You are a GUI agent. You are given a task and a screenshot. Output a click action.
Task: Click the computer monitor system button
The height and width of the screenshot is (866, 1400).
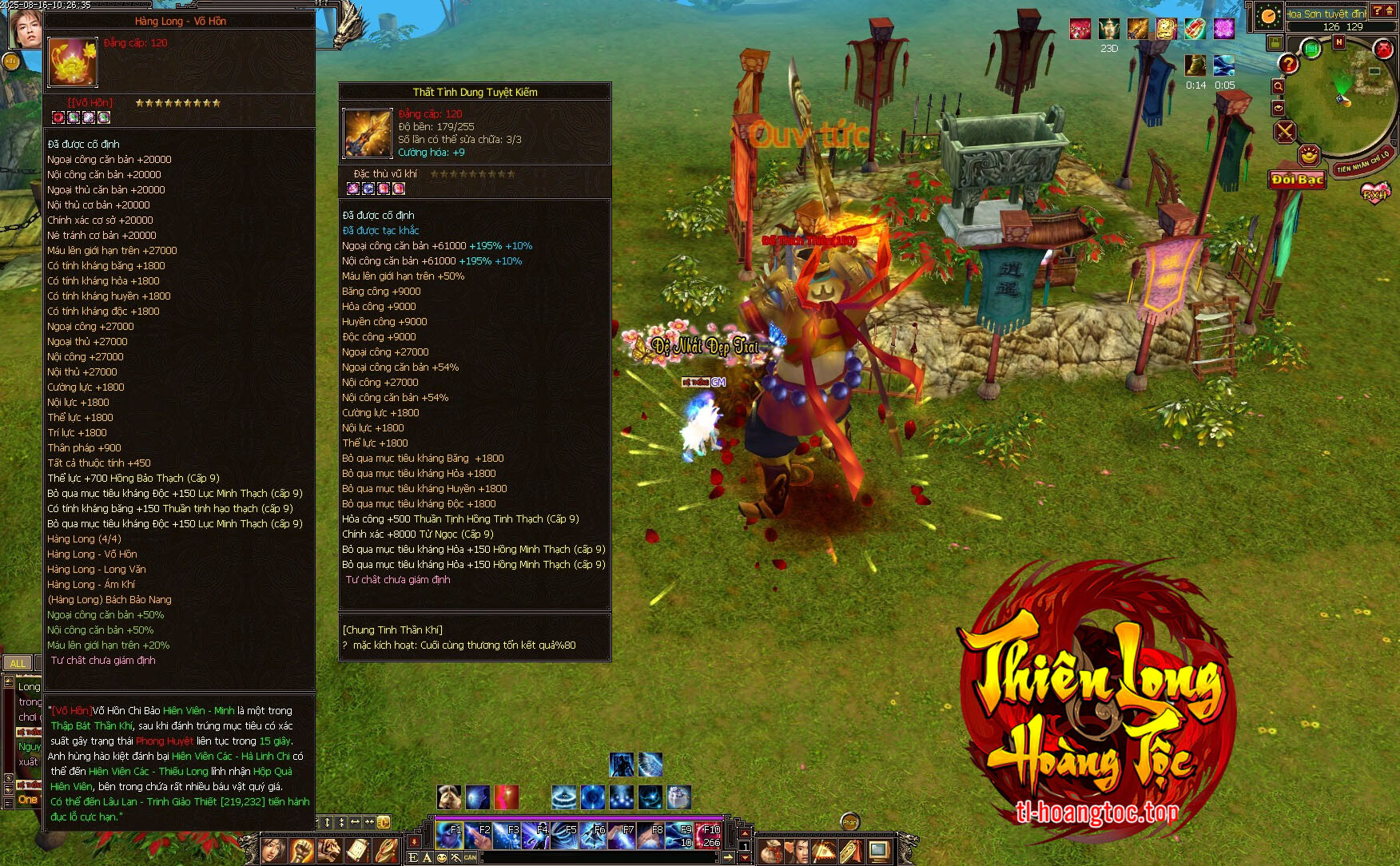pos(879,851)
